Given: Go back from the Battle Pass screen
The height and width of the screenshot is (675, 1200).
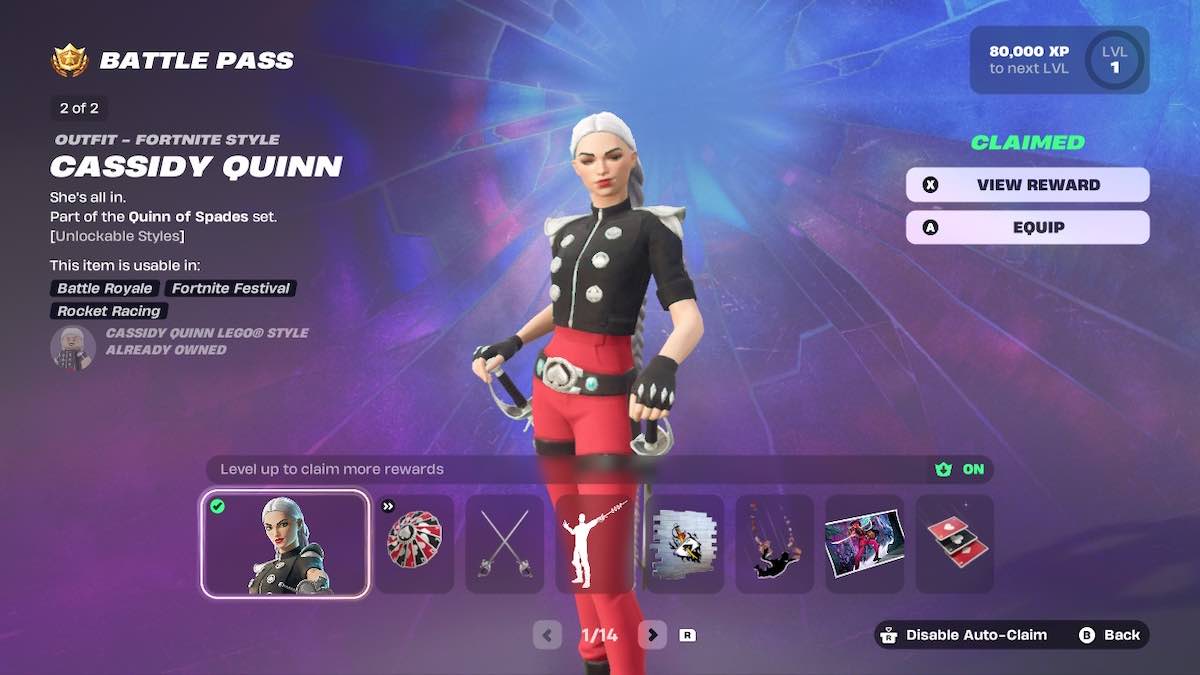Looking at the screenshot, I should coord(1110,635).
